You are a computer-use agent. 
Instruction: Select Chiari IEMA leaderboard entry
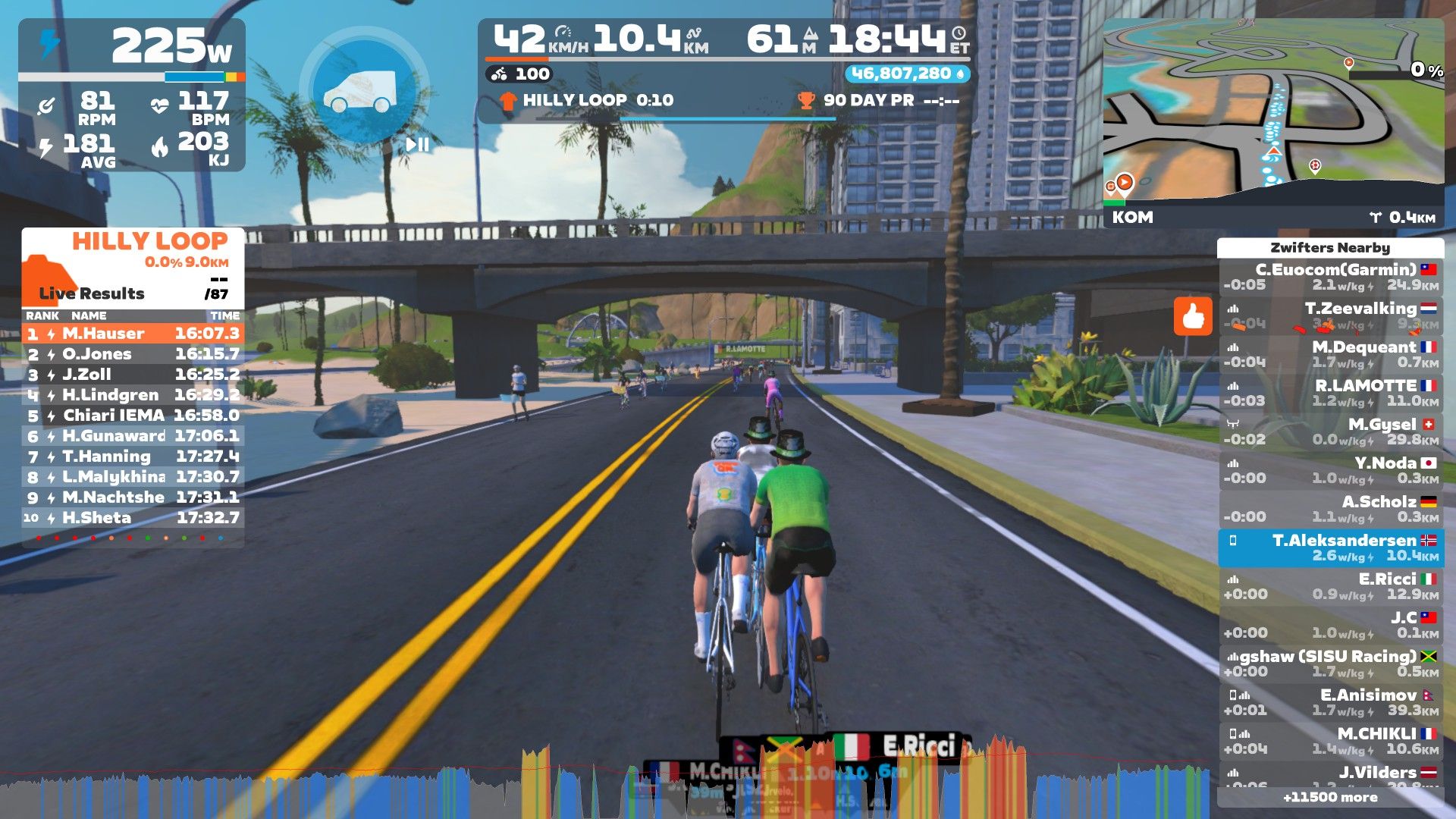[x=133, y=416]
